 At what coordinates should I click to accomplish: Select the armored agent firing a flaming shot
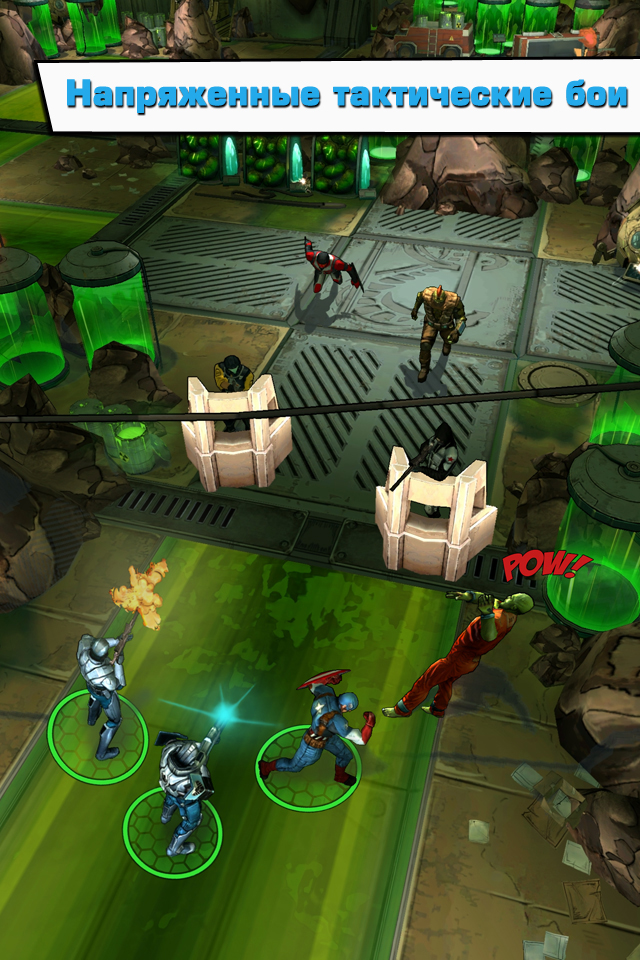(103, 690)
